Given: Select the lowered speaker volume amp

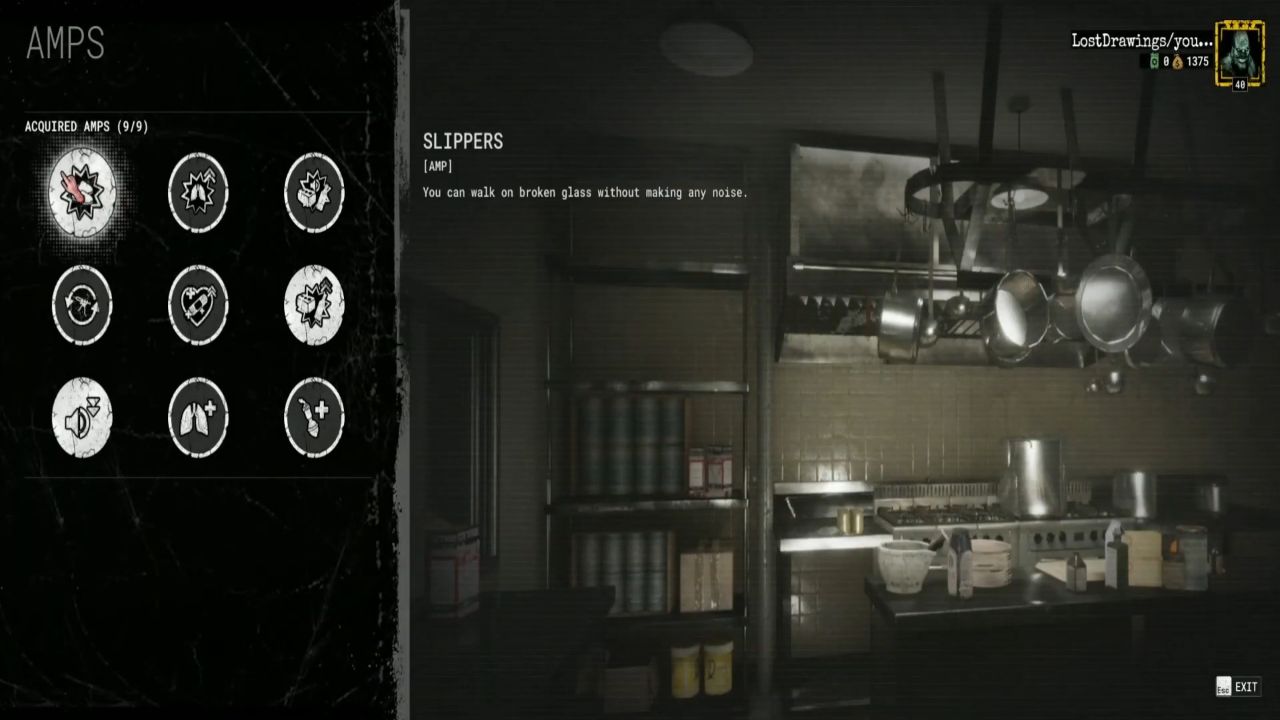Looking at the screenshot, I should point(83,417).
